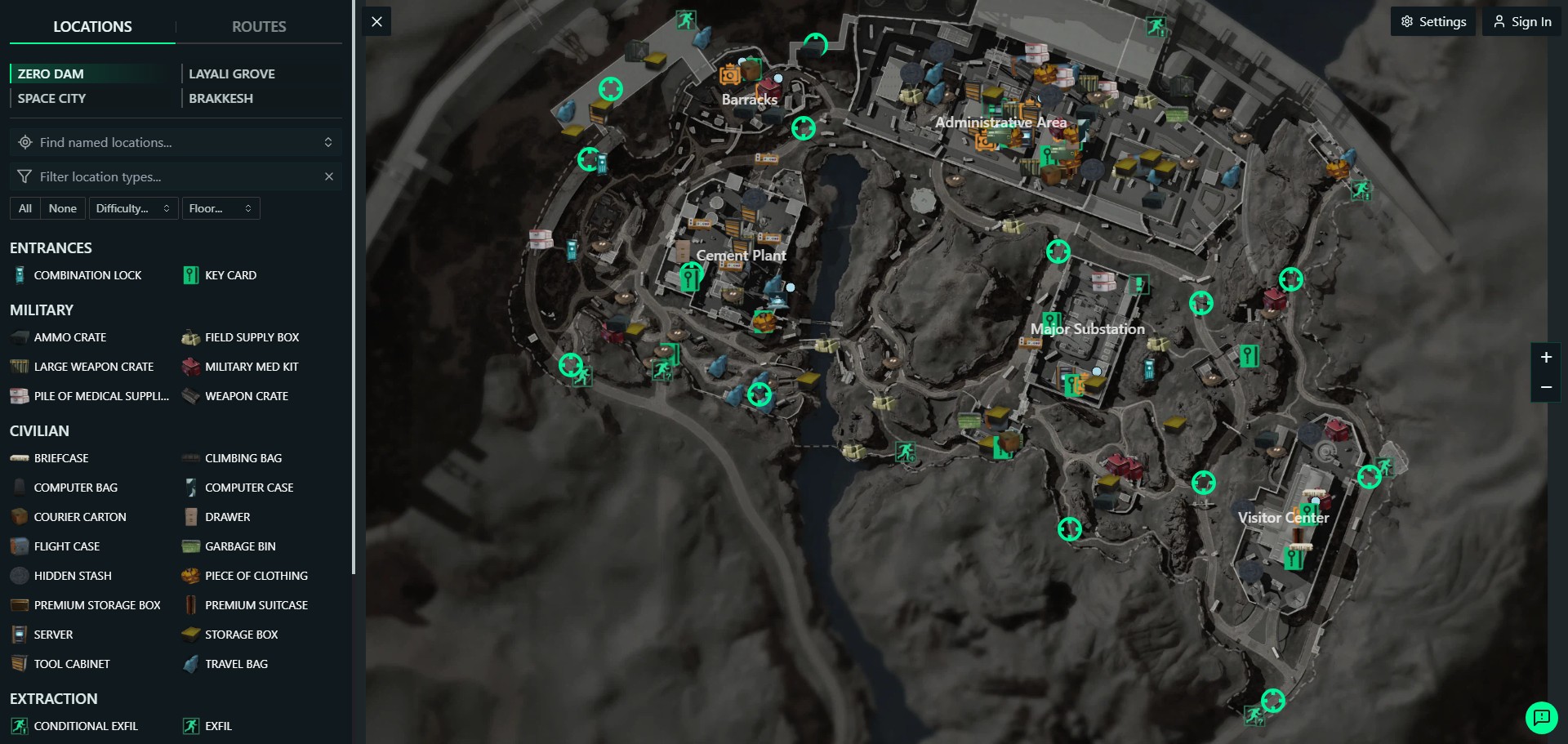The width and height of the screenshot is (1568, 744).
Task: Click the Key Card entrance icon
Action: coord(190,275)
